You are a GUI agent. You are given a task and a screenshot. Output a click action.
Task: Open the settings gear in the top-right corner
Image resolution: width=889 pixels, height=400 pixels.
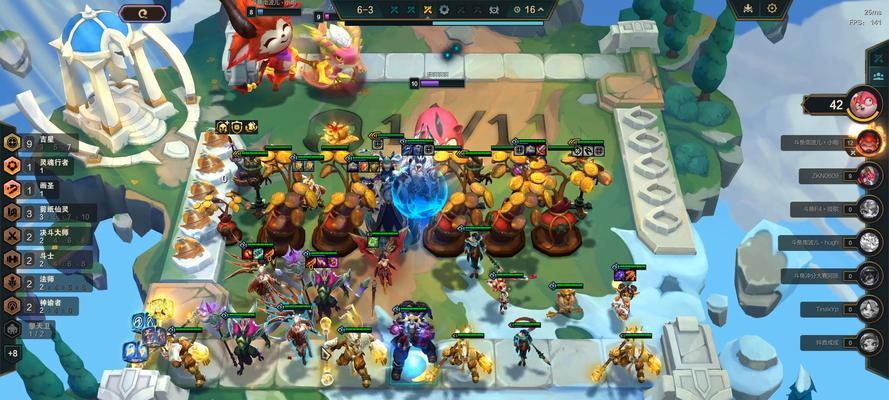point(772,9)
